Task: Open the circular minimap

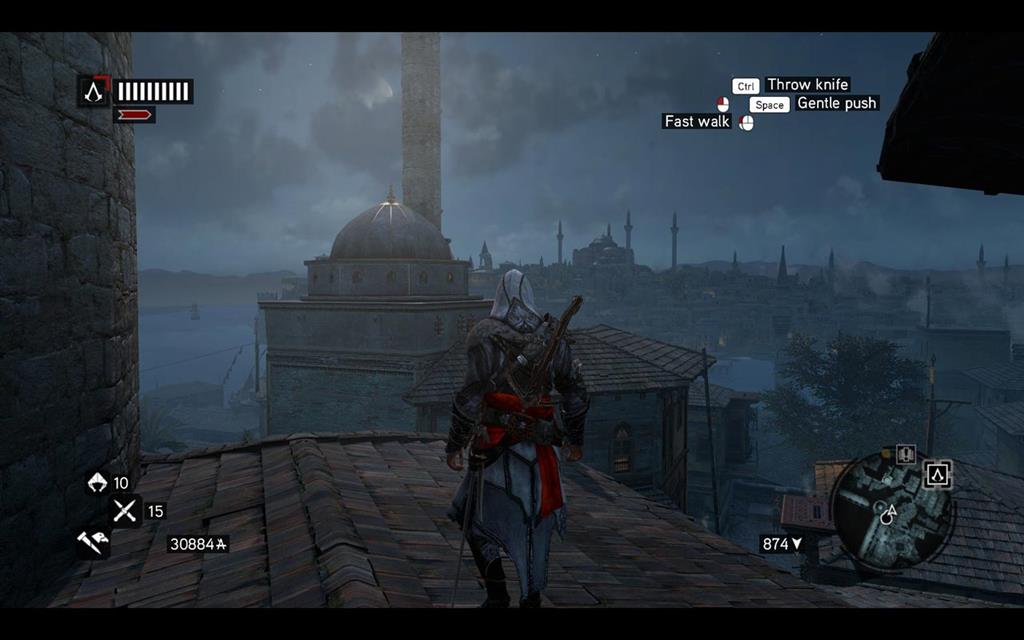Action: coord(891,510)
